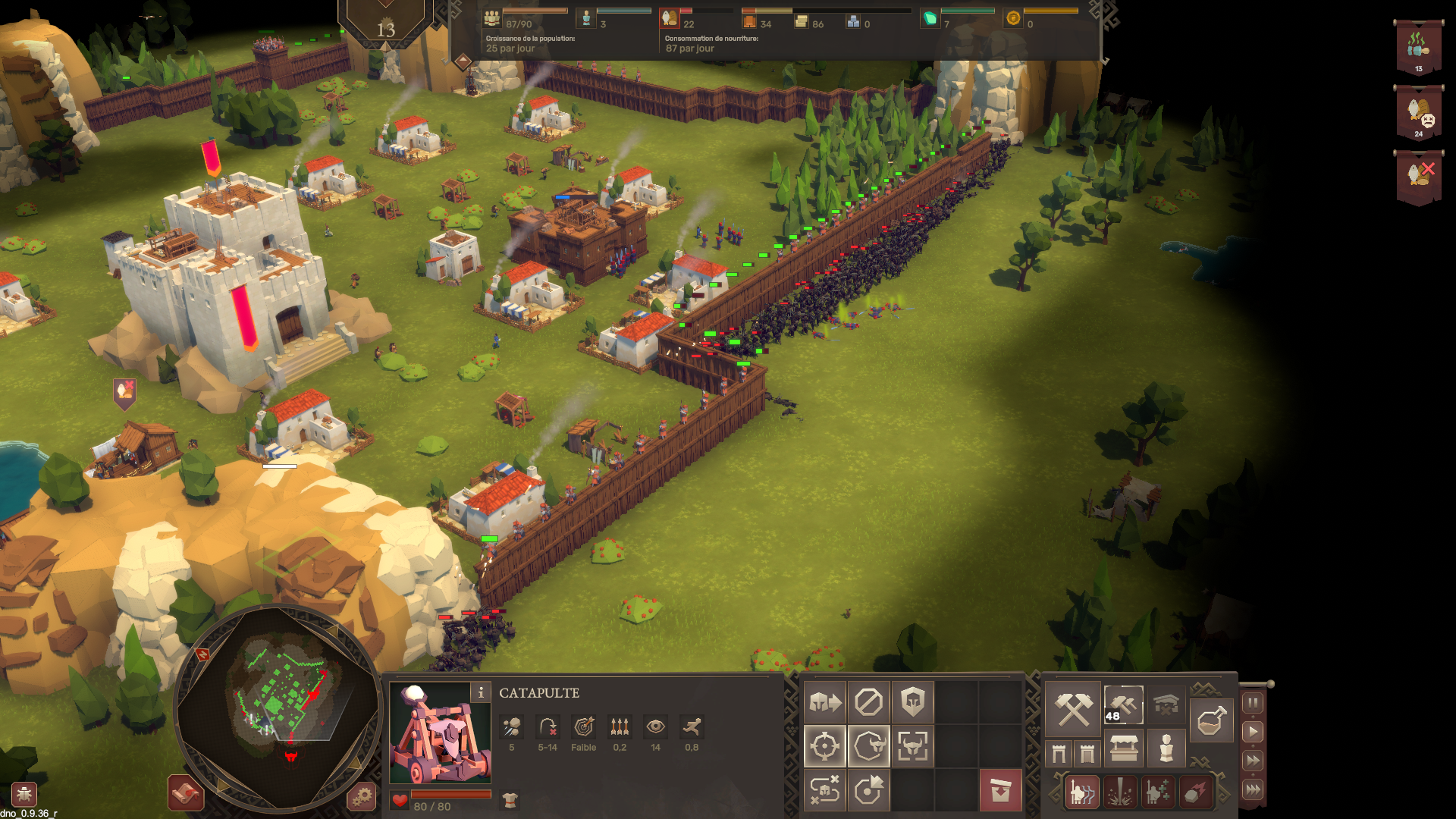This screenshot has width=1456, height=819.
Task: Open the scroll map button near the minimap
Action: 186,793
